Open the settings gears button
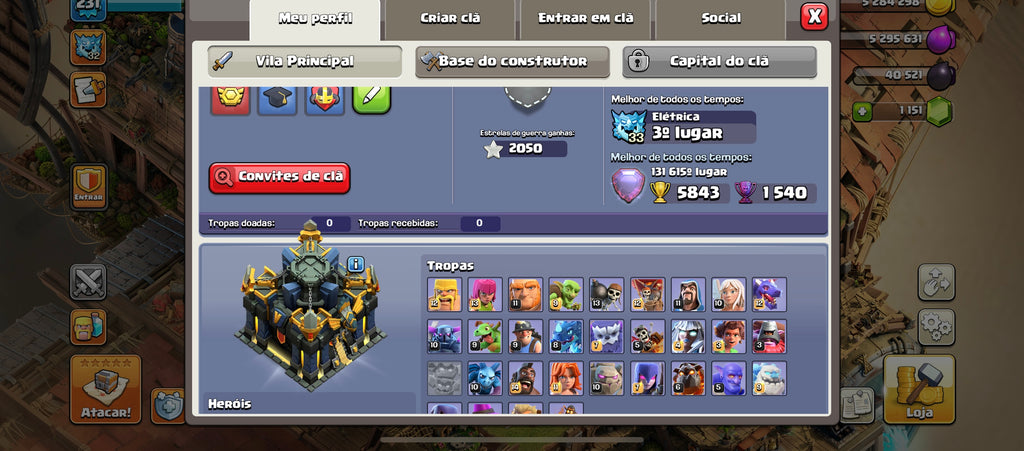1024x451 pixels. click(x=936, y=324)
